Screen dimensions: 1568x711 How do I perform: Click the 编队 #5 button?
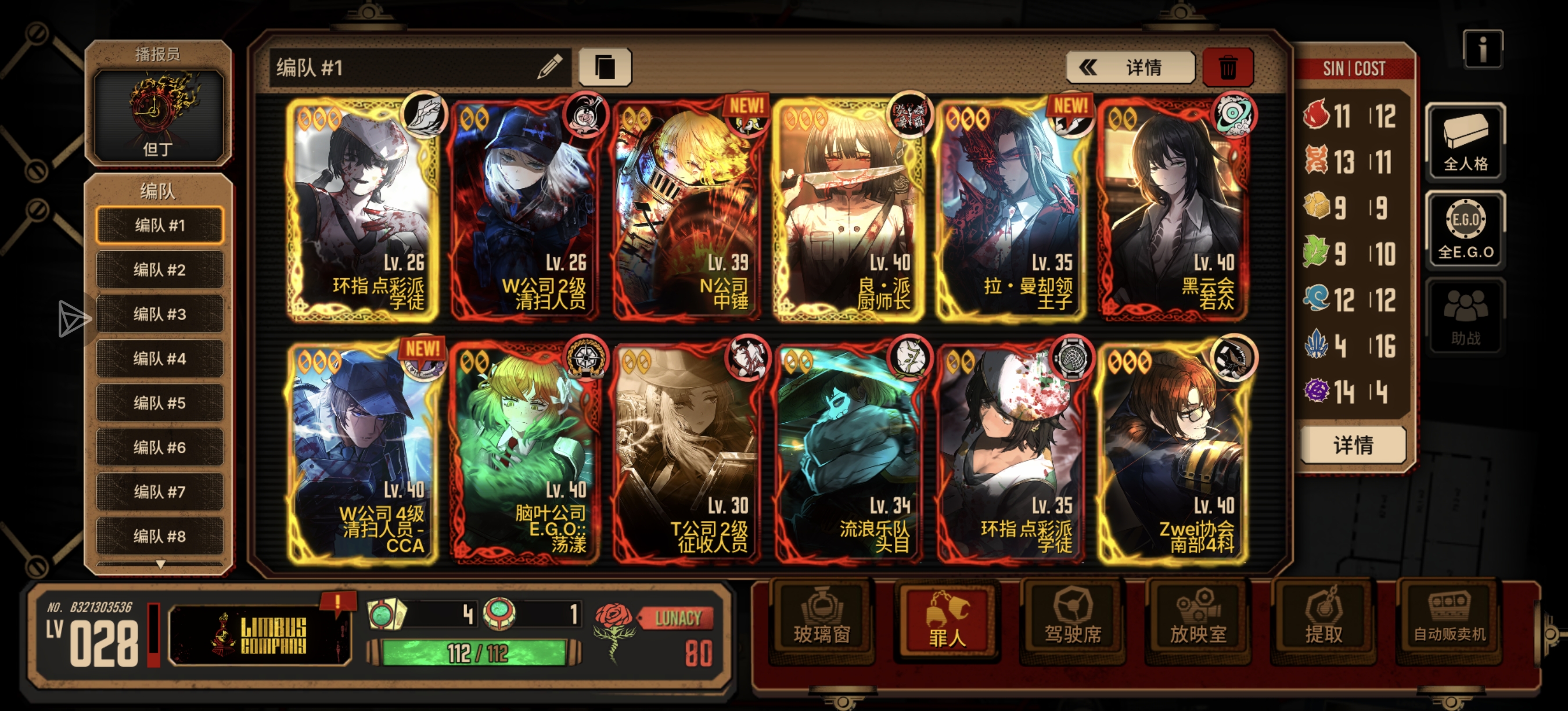[x=160, y=403]
